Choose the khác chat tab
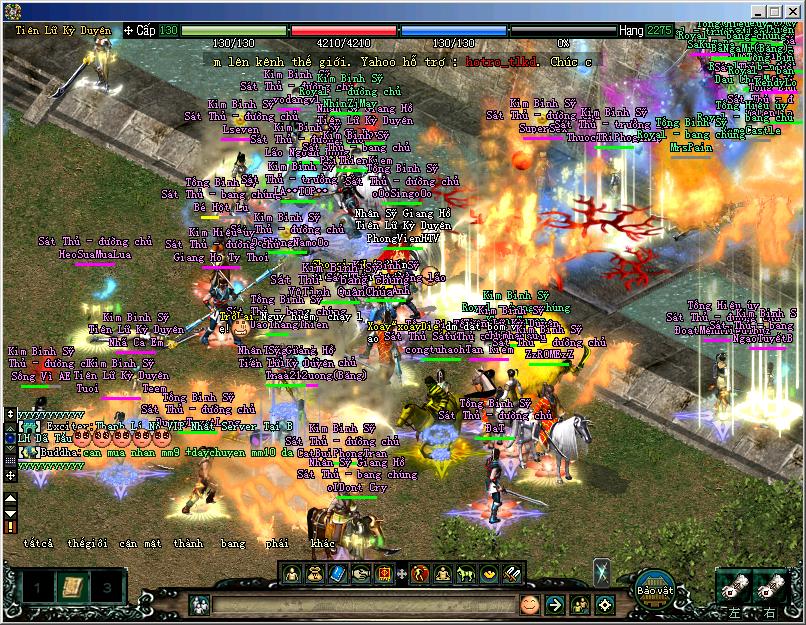The image size is (806, 625). (x=323, y=544)
